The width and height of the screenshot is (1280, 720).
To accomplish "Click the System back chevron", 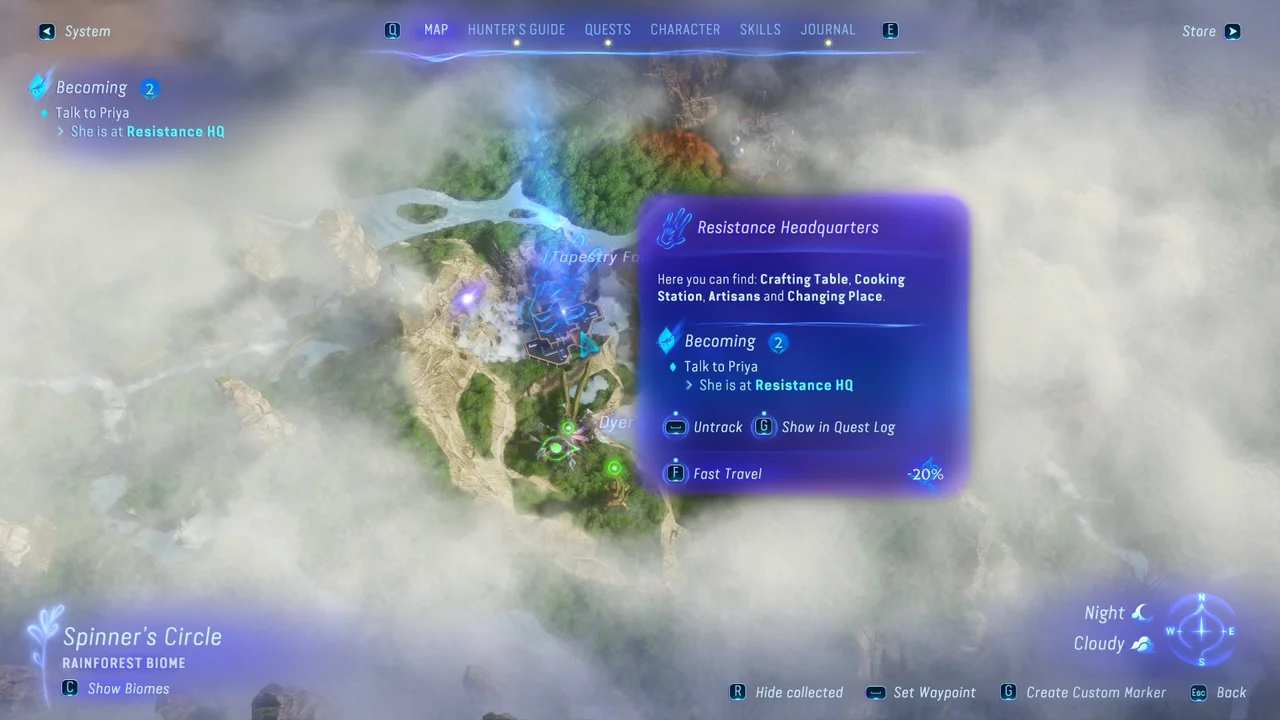I will (x=46, y=31).
